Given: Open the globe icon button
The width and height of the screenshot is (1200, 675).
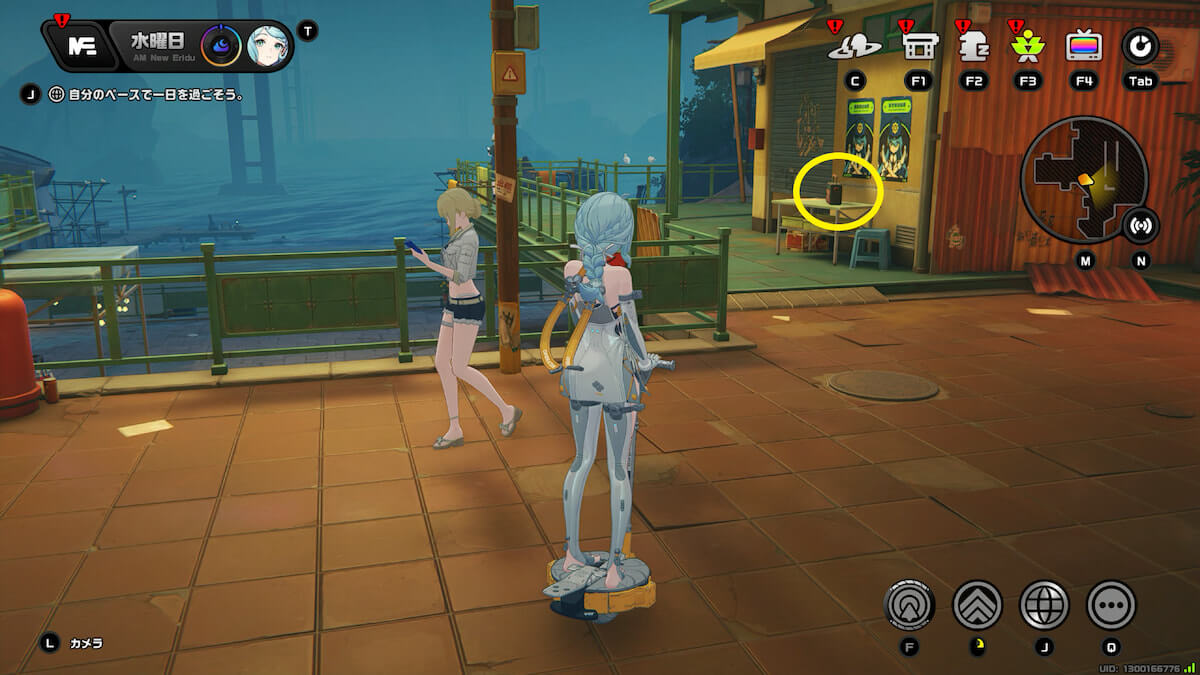Looking at the screenshot, I should pos(1044,604).
